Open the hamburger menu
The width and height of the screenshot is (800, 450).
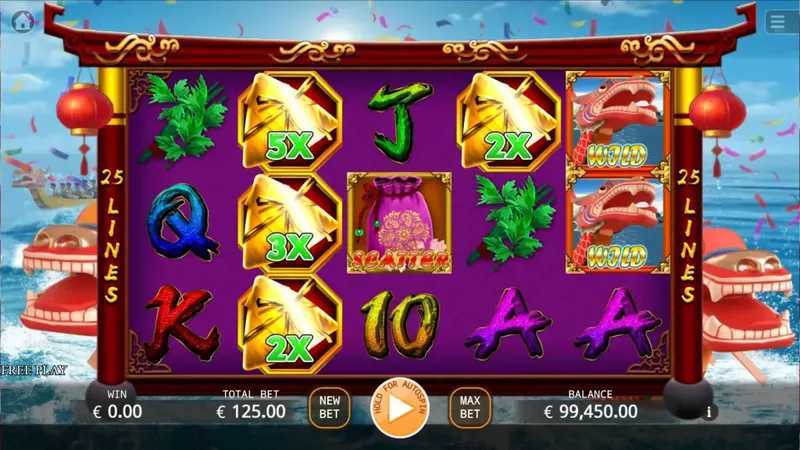778,21
